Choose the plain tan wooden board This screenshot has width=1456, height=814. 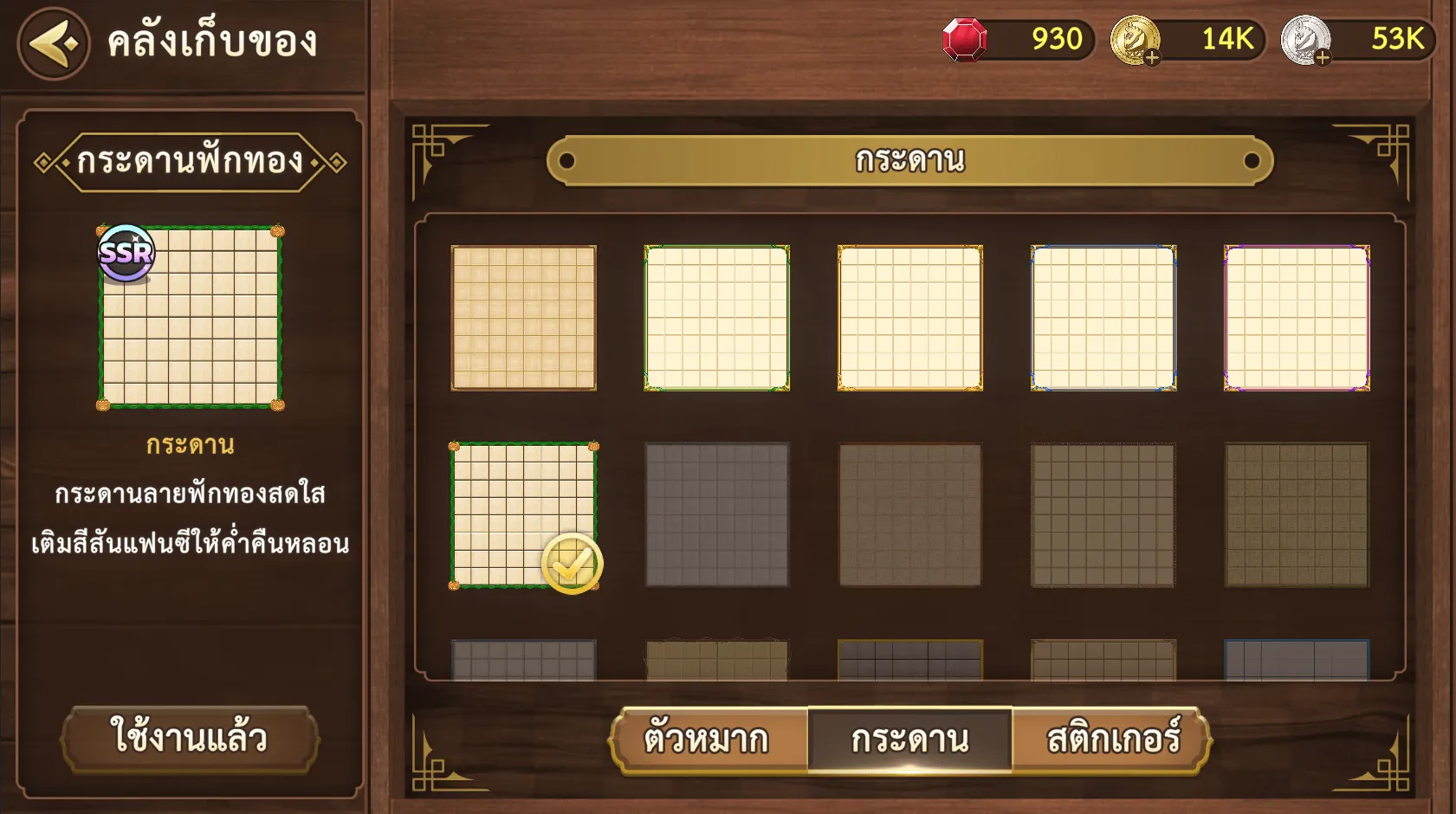[x=524, y=318]
